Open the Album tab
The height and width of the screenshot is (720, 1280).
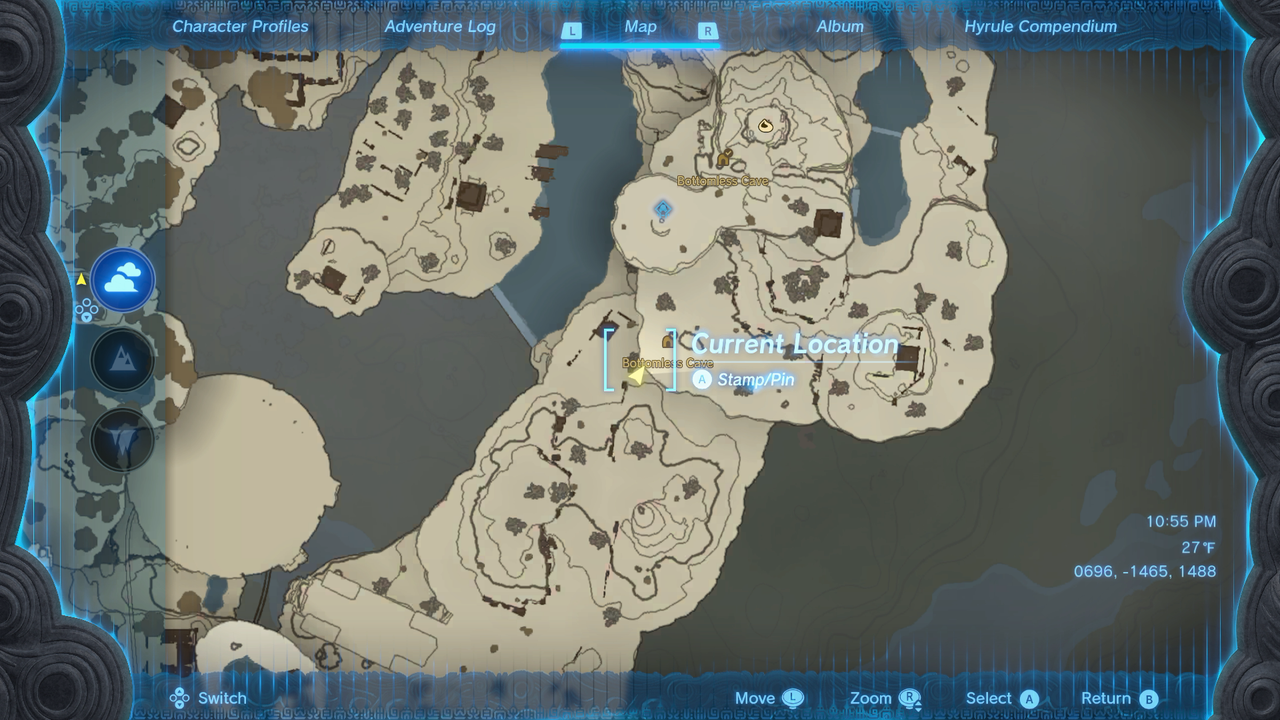click(x=840, y=27)
